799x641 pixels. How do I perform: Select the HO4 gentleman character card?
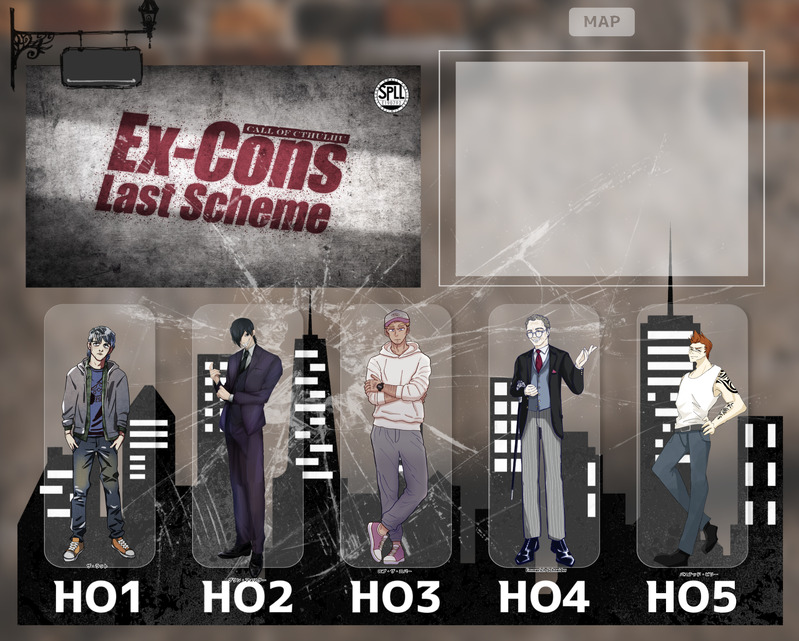pyautogui.click(x=544, y=437)
